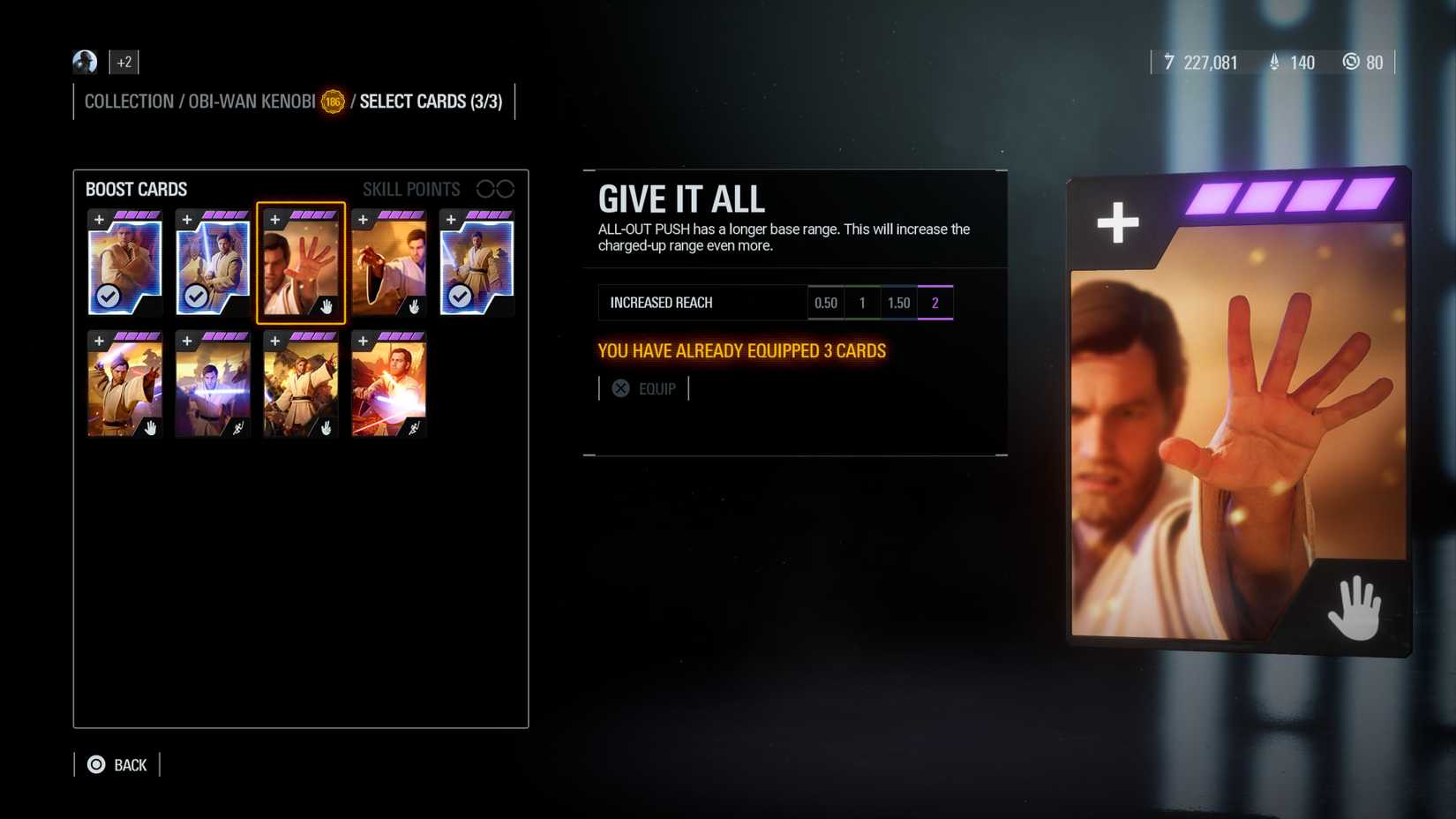Select the bottom-right boost card thumbnail
This screenshot has width=1456, height=819.
[388, 384]
